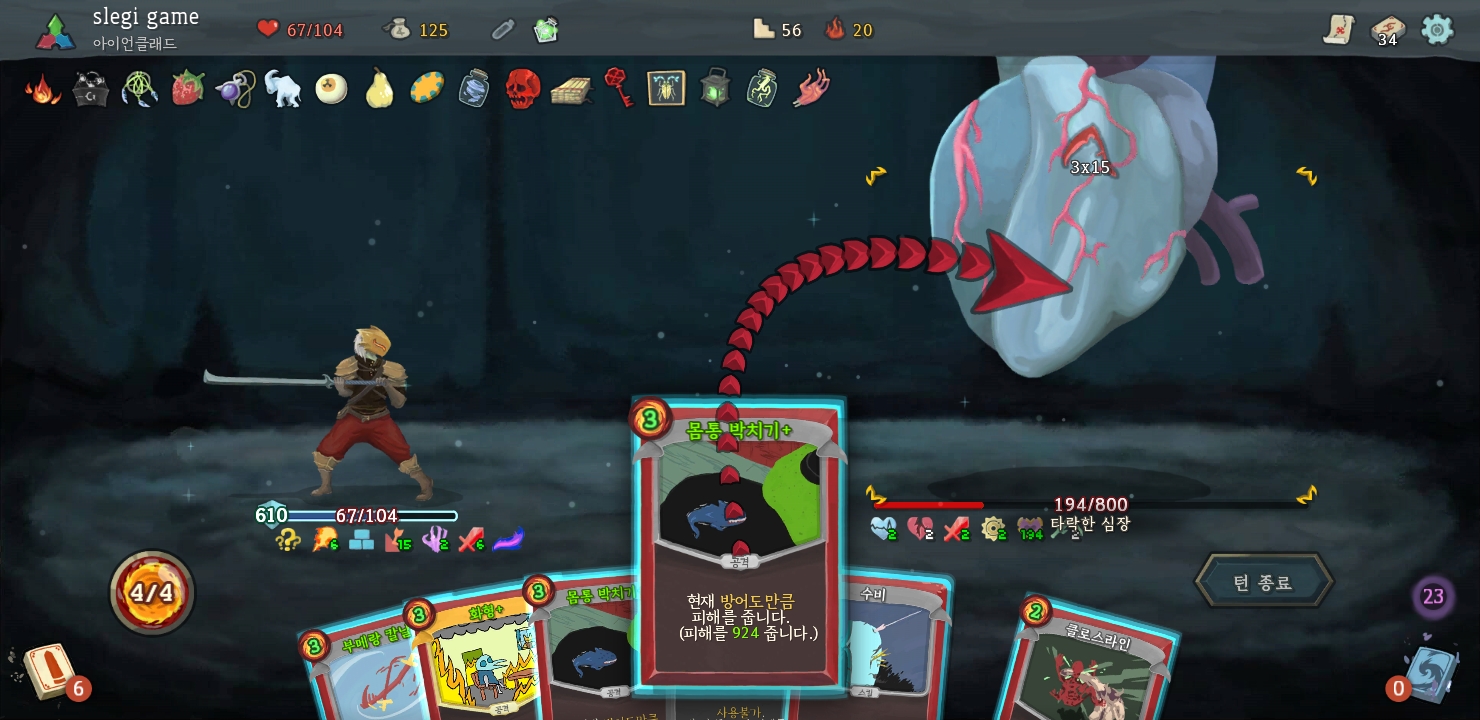
Task: Open the discard pile in the corner
Action: point(1430,672)
